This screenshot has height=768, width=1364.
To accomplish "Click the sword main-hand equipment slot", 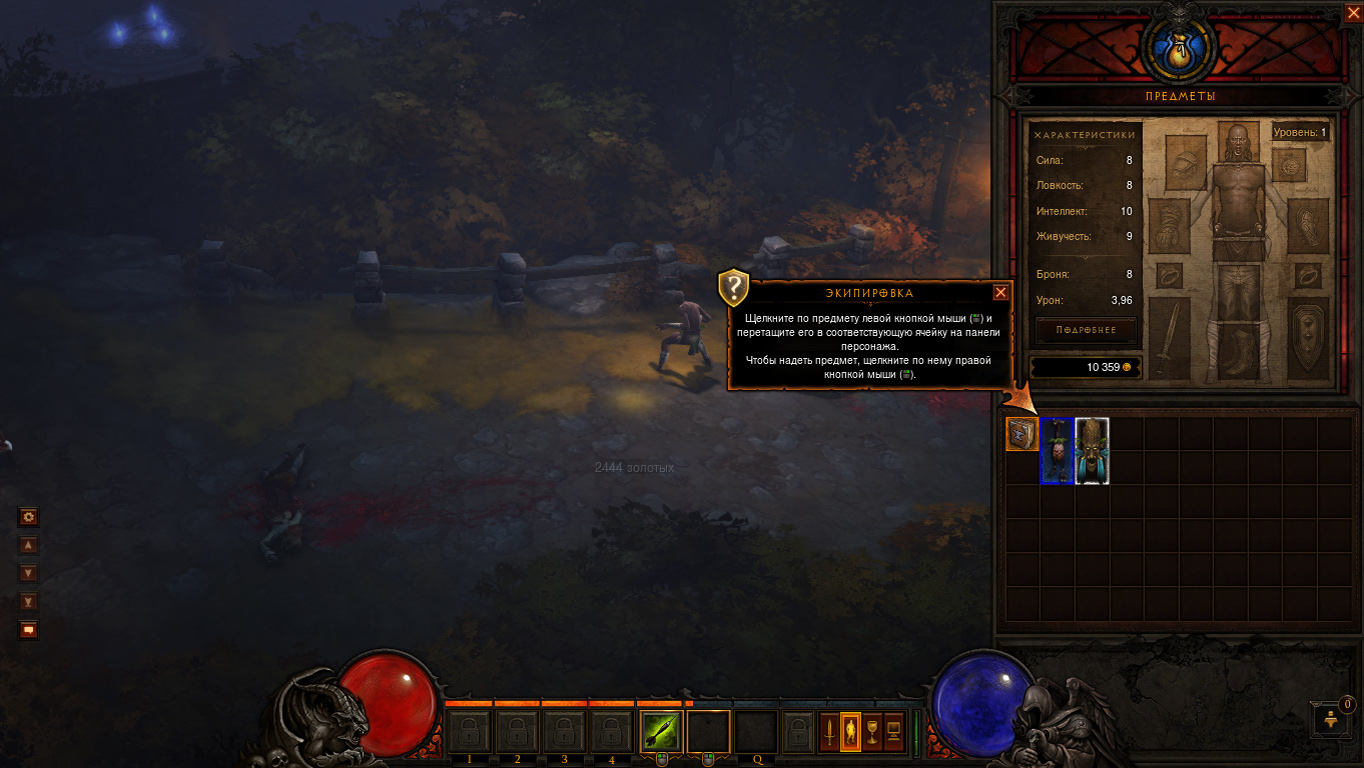I will click(1169, 337).
